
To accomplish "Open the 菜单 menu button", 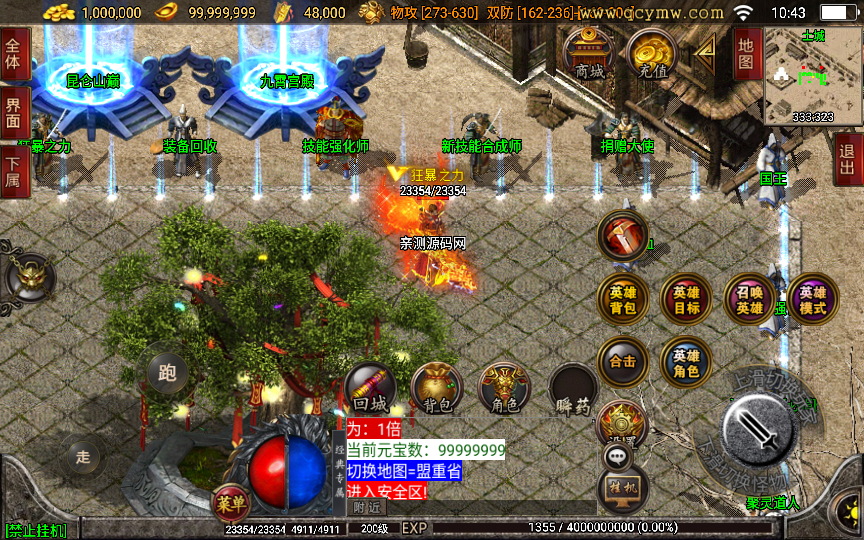I will click(229, 504).
